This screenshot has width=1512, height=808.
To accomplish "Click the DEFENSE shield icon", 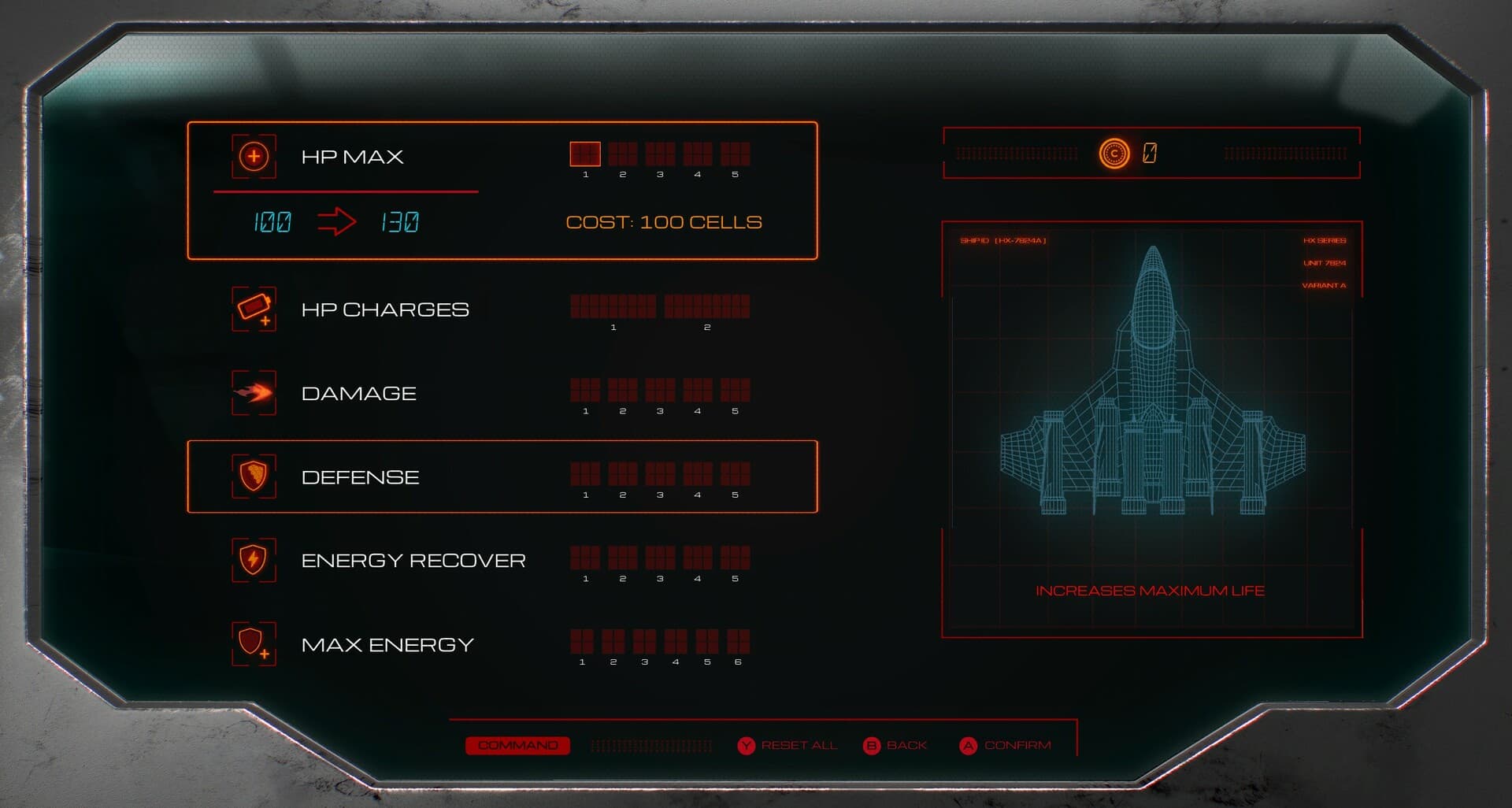I will pos(253,476).
